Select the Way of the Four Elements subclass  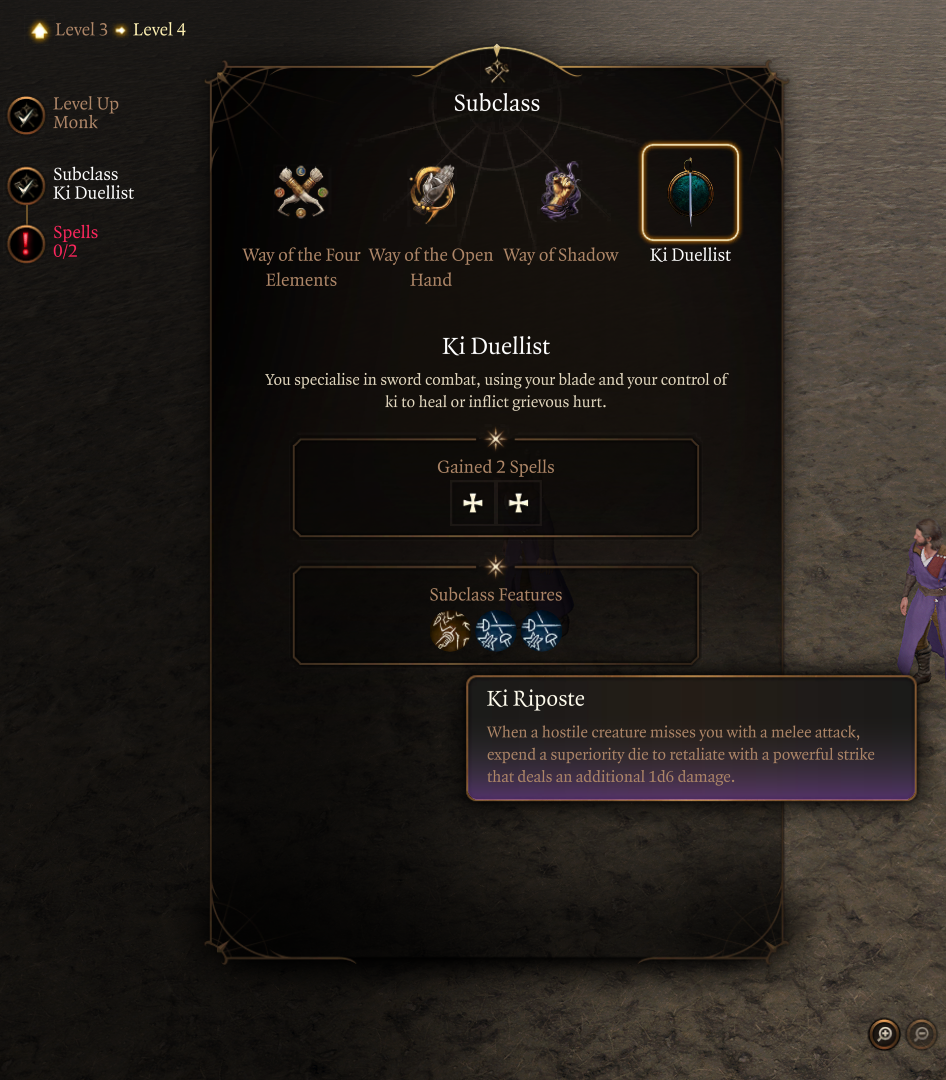pyautogui.click(x=301, y=193)
